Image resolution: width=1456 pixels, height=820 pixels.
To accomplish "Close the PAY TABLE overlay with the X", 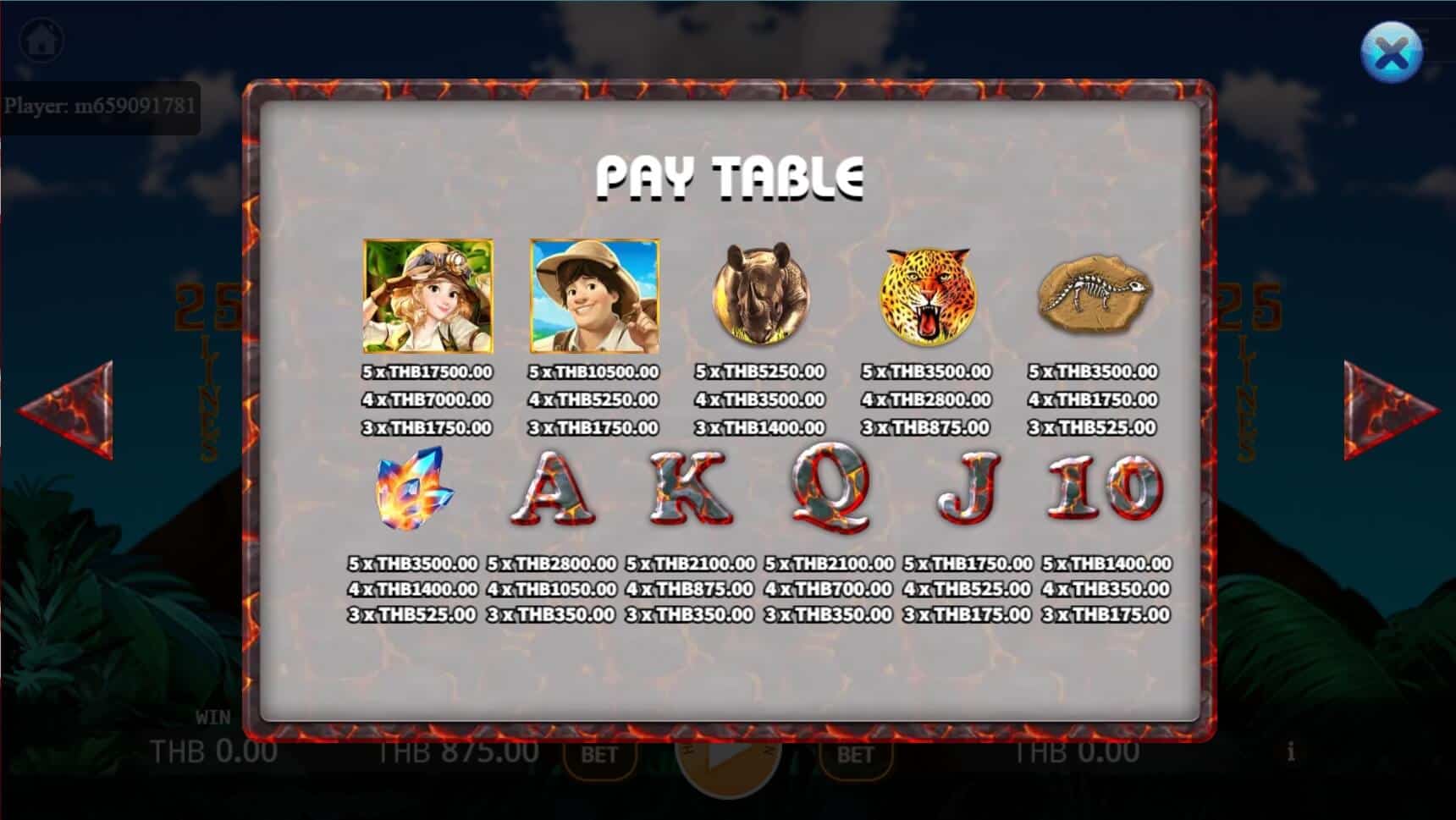I will tap(1393, 52).
